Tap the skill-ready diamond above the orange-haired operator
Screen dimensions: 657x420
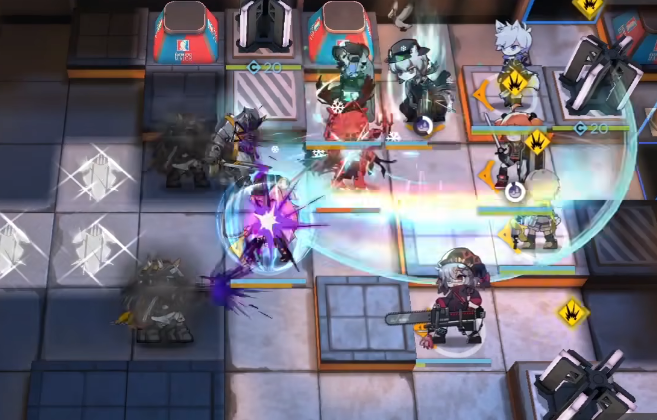[x=537, y=141]
